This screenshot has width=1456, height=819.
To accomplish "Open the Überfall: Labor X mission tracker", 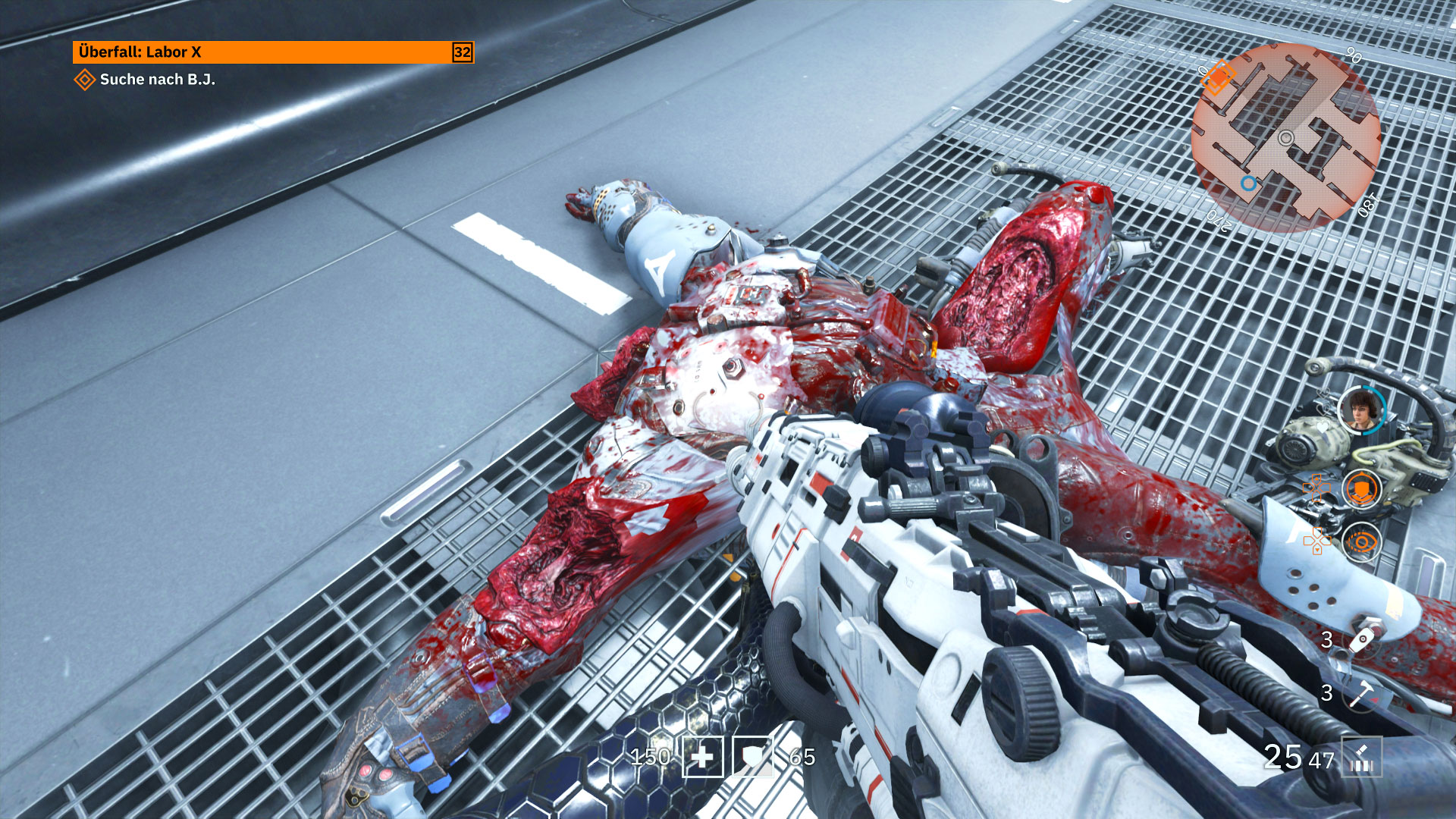I will pyautogui.click(x=273, y=52).
